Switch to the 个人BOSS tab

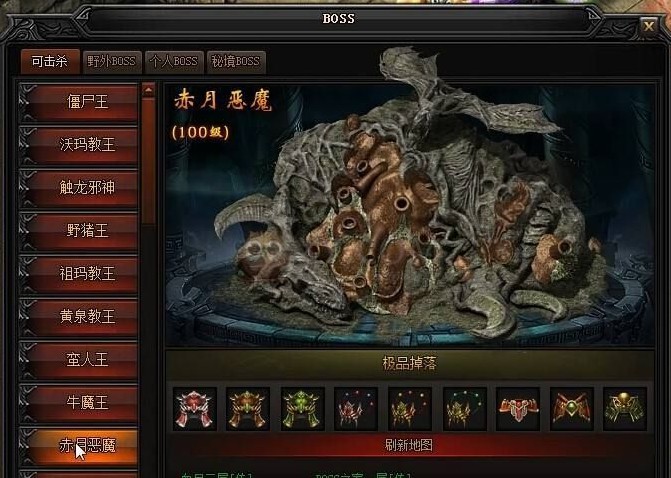[173, 61]
